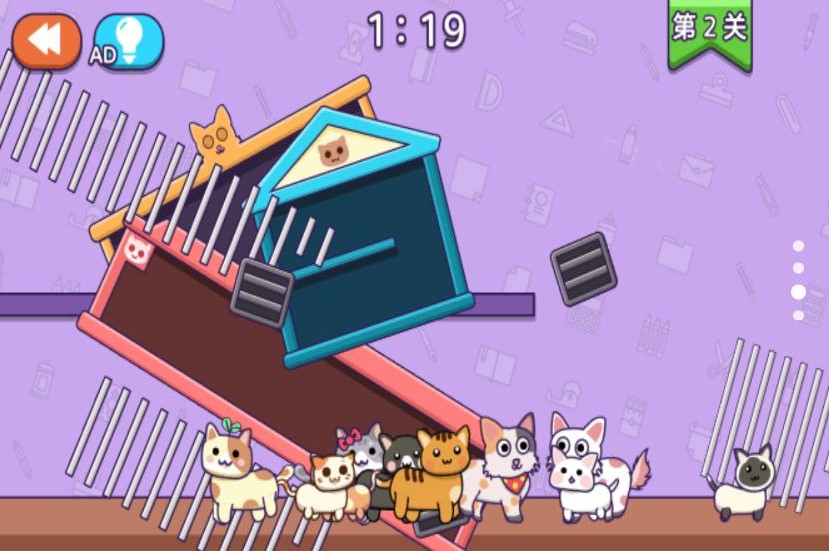Screen dimensions: 829x551
Task: Activate the AD lightbulb hint button
Action: click(127, 41)
